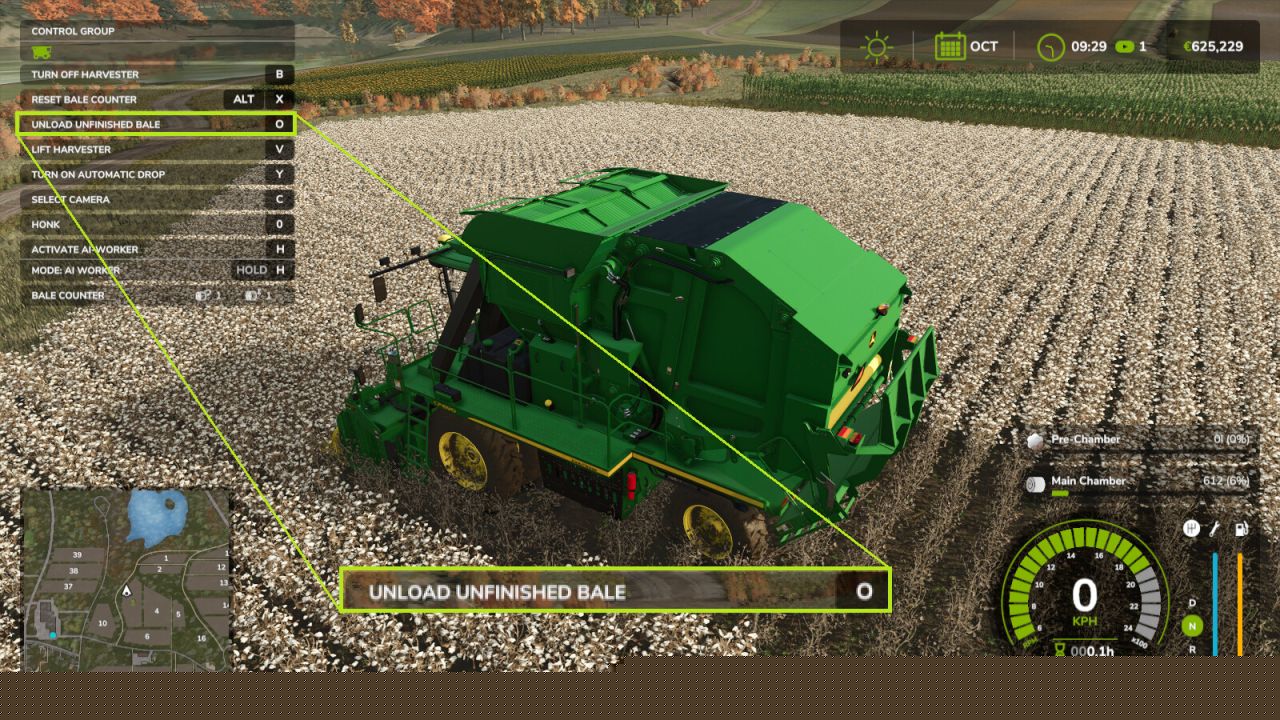This screenshot has width=1280, height=720.
Task: Click the fuel pump icon
Action: pyautogui.click(x=1241, y=529)
